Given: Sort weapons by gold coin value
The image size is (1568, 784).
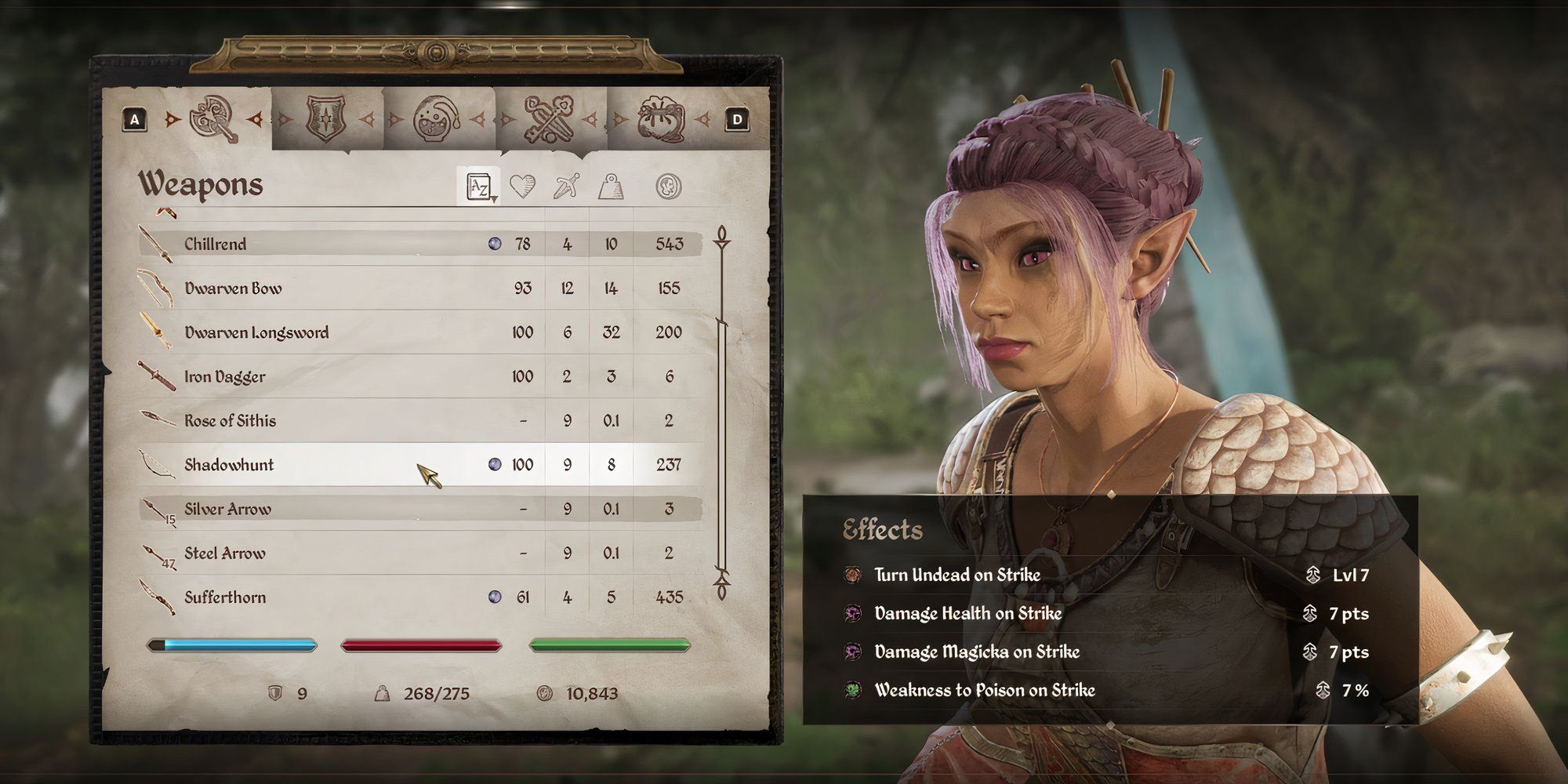Looking at the screenshot, I should tap(668, 187).
